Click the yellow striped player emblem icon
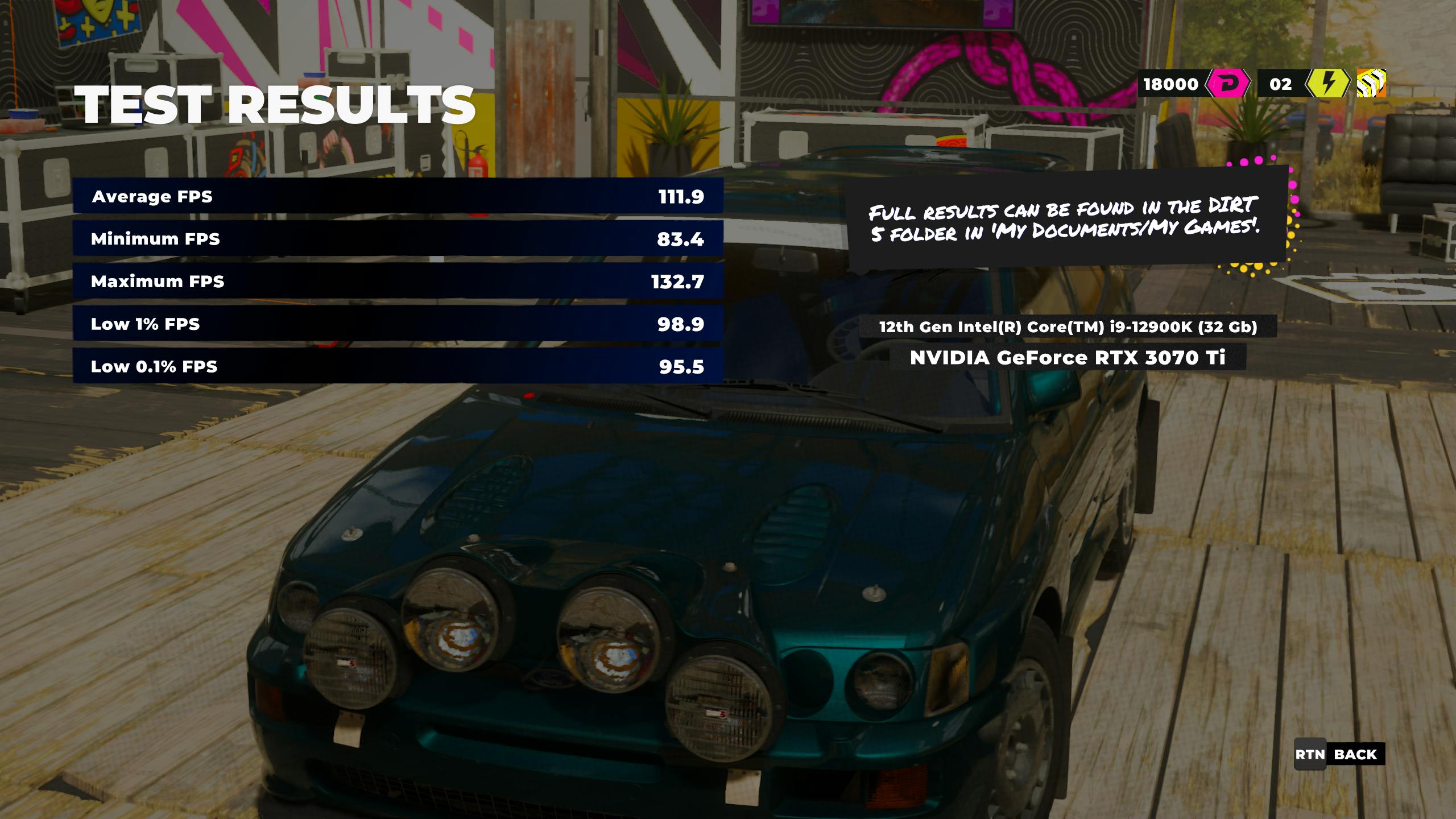1456x819 pixels. coord(1371,84)
